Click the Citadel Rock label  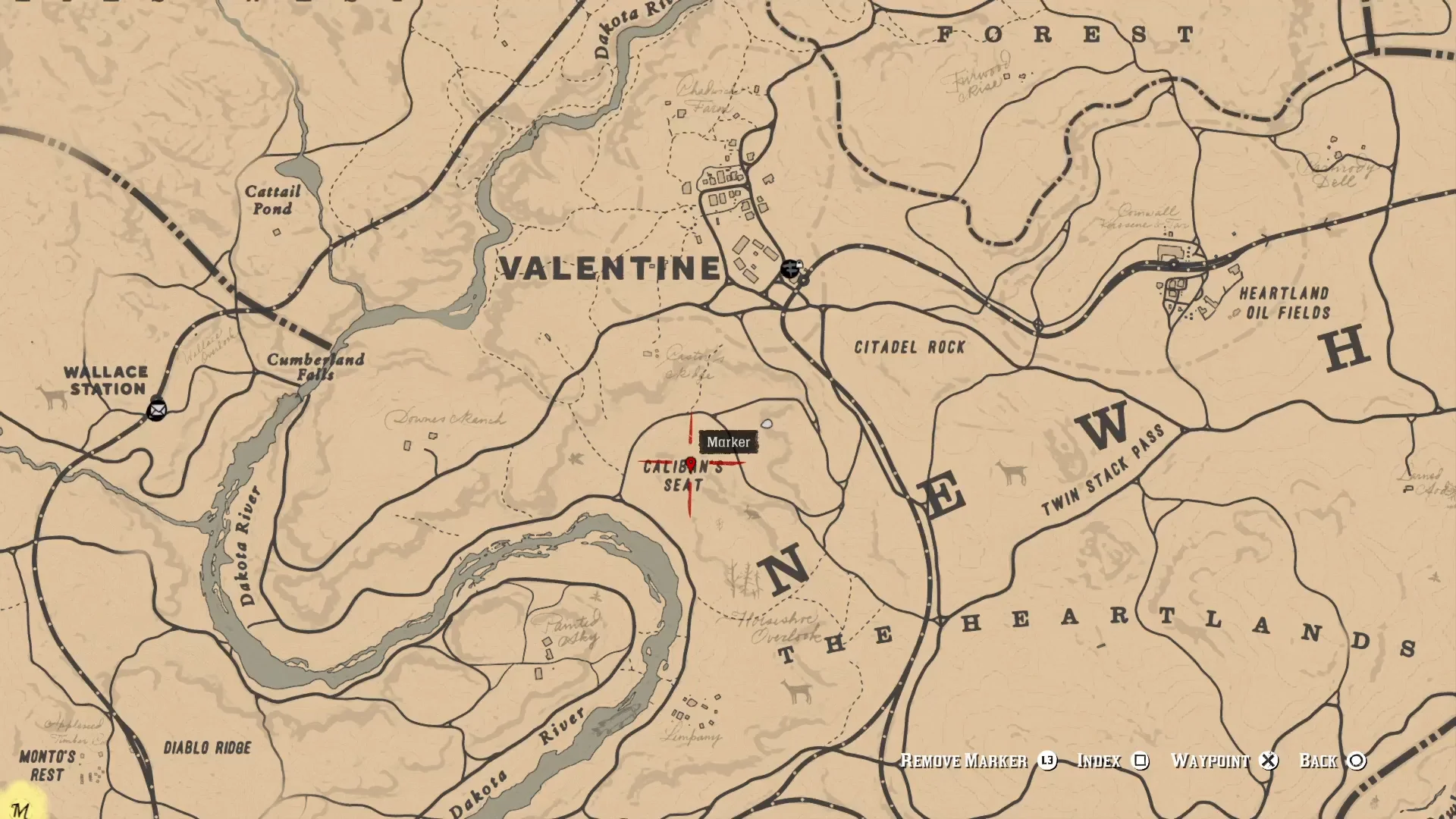point(910,348)
